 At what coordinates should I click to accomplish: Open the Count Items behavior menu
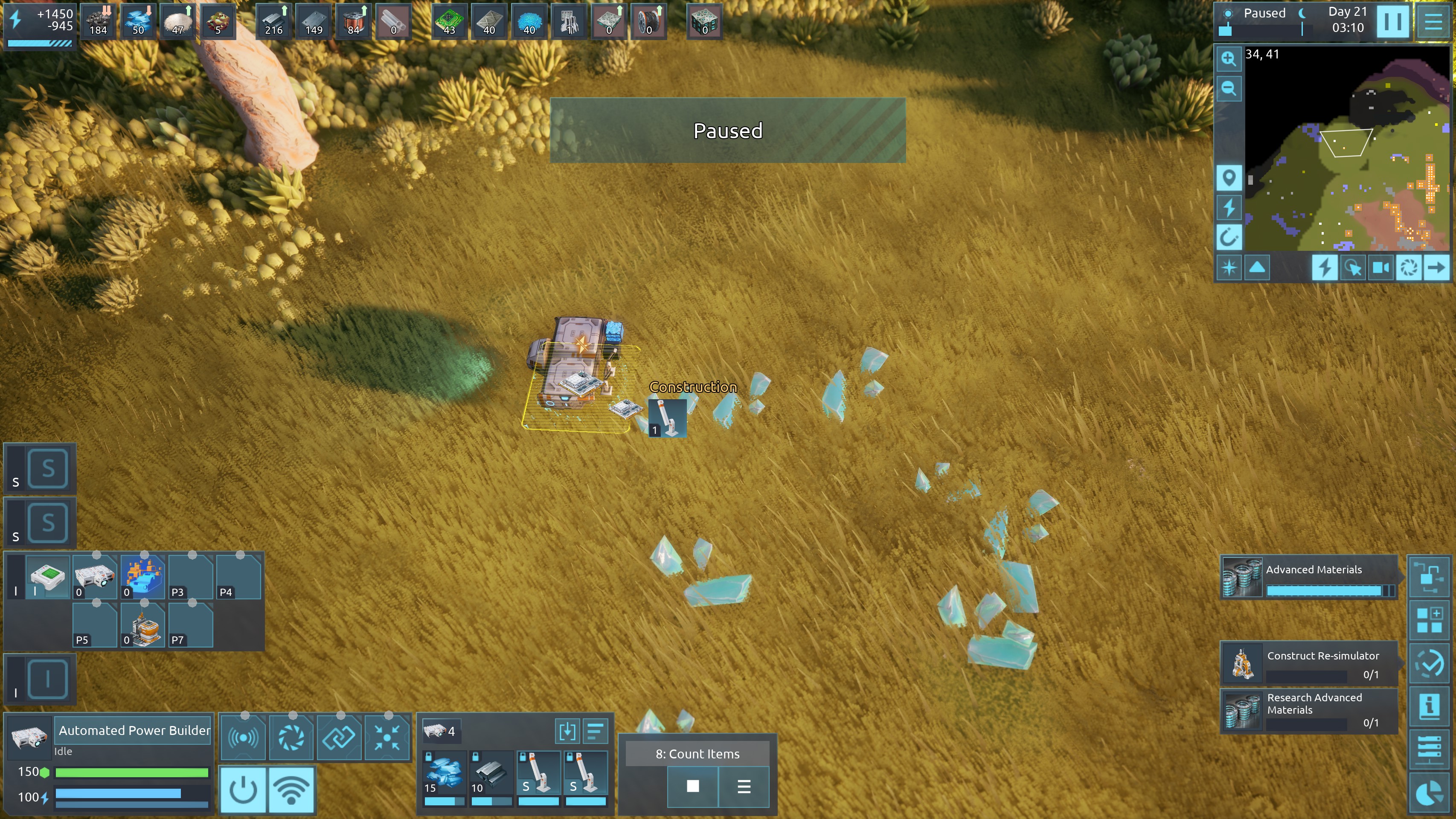744,786
